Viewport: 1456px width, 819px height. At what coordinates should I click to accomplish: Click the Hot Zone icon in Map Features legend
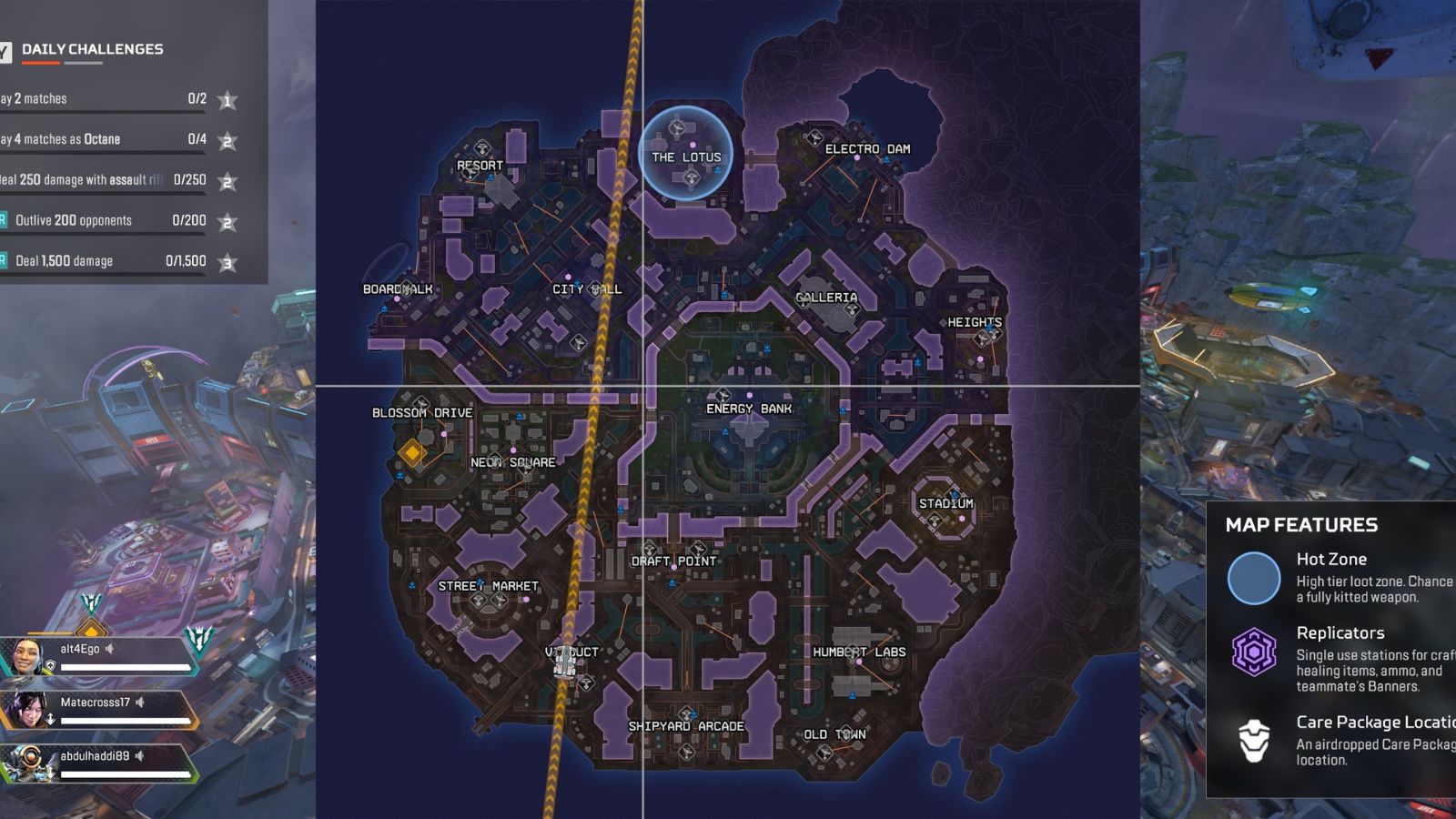pyautogui.click(x=1257, y=580)
